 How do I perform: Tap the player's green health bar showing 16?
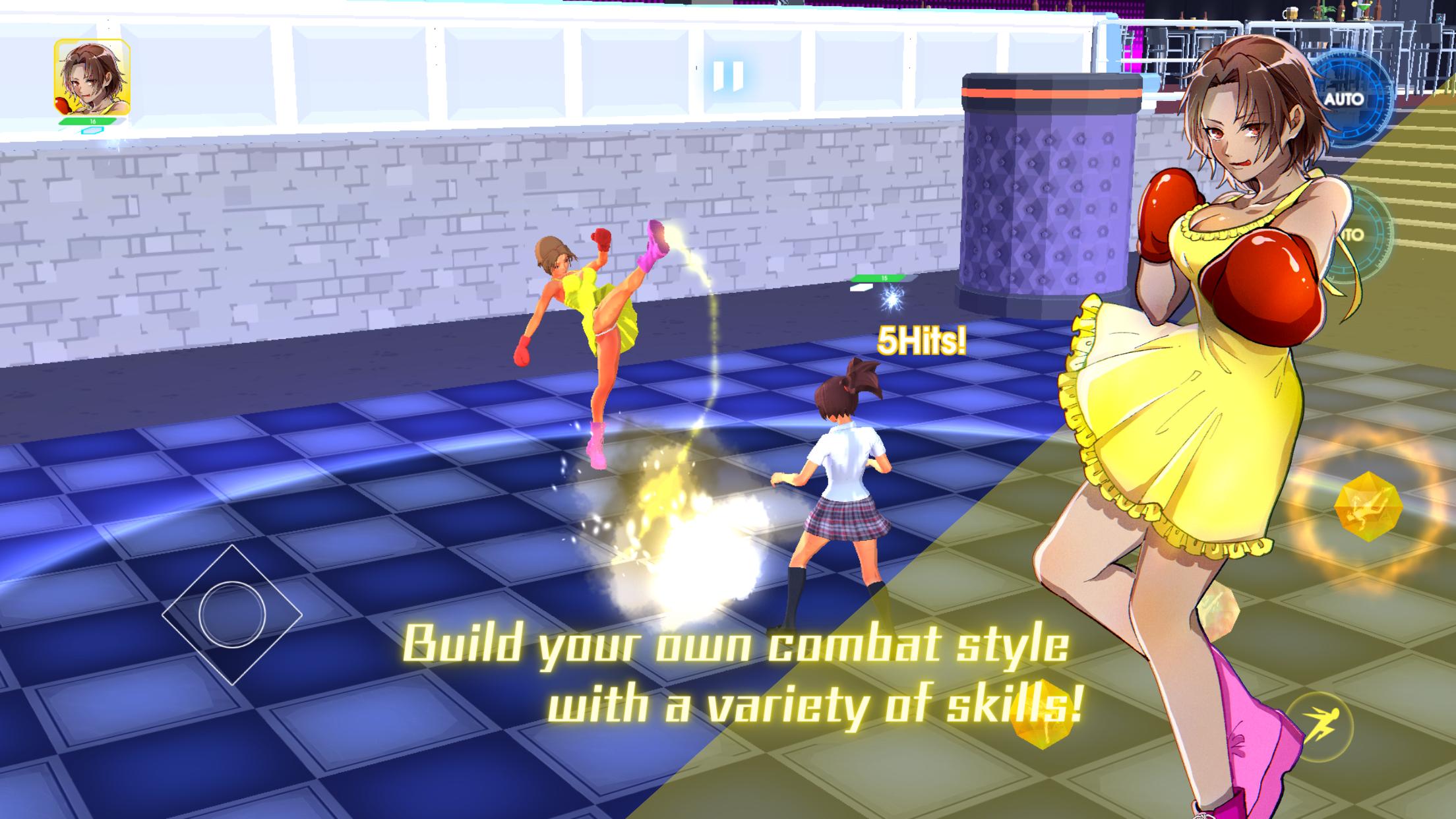click(x=92, y=123)
